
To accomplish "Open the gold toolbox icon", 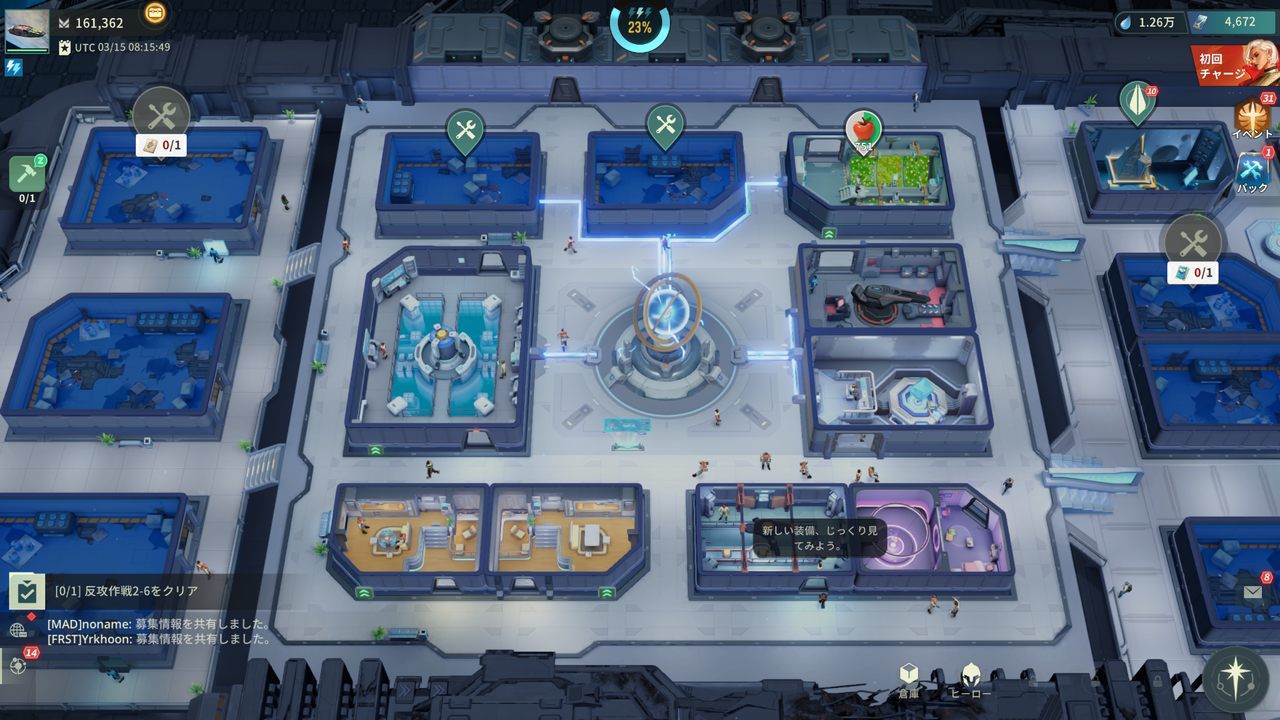I will [155, 13].
